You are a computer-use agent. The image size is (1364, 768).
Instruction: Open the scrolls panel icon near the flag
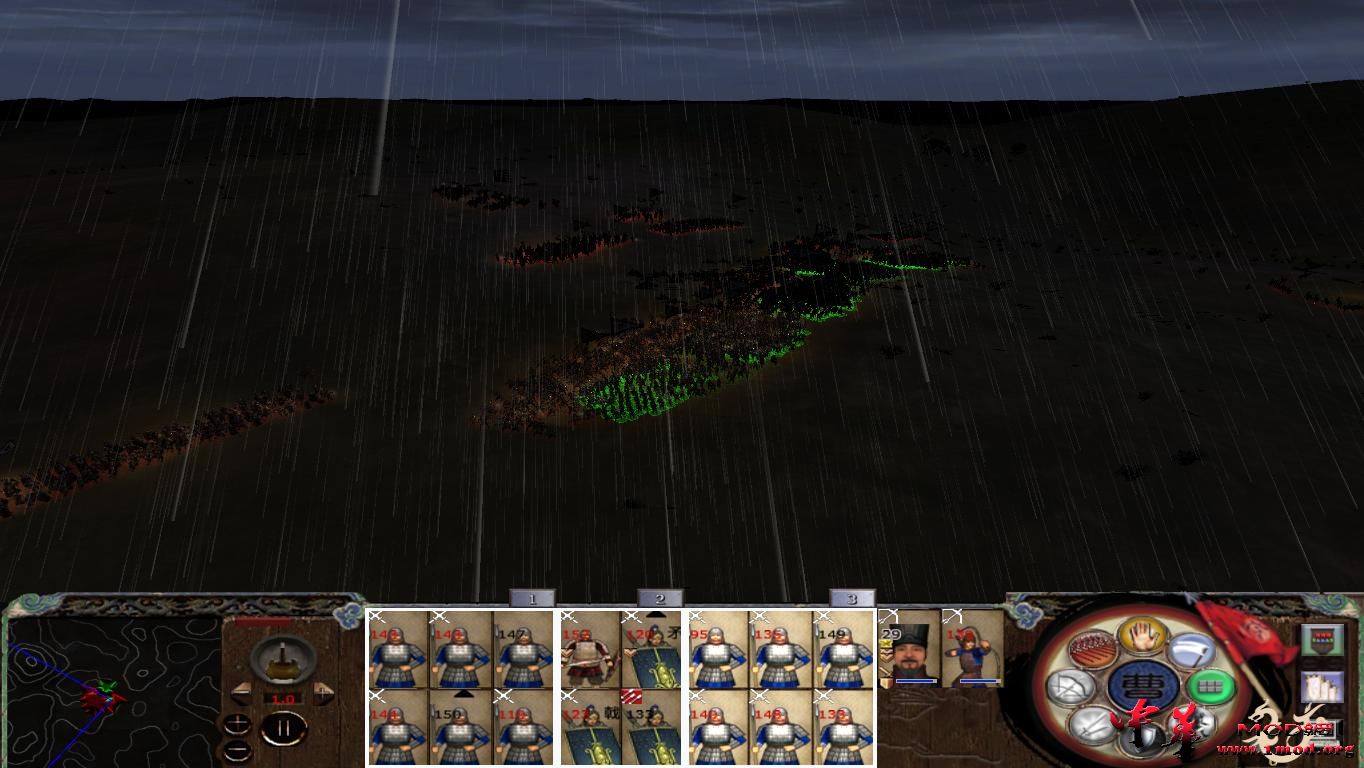pyautogui.click(x=1323, y=687)
